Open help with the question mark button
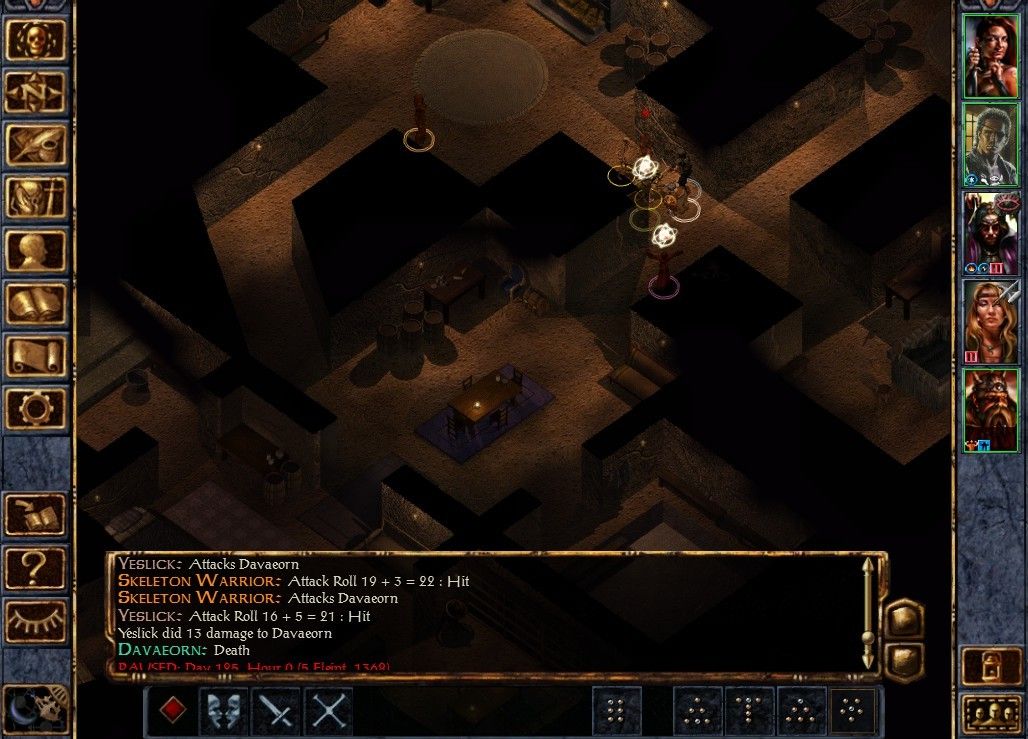The height and width of the screenshot is (739, 1028). tap(36, 568)
